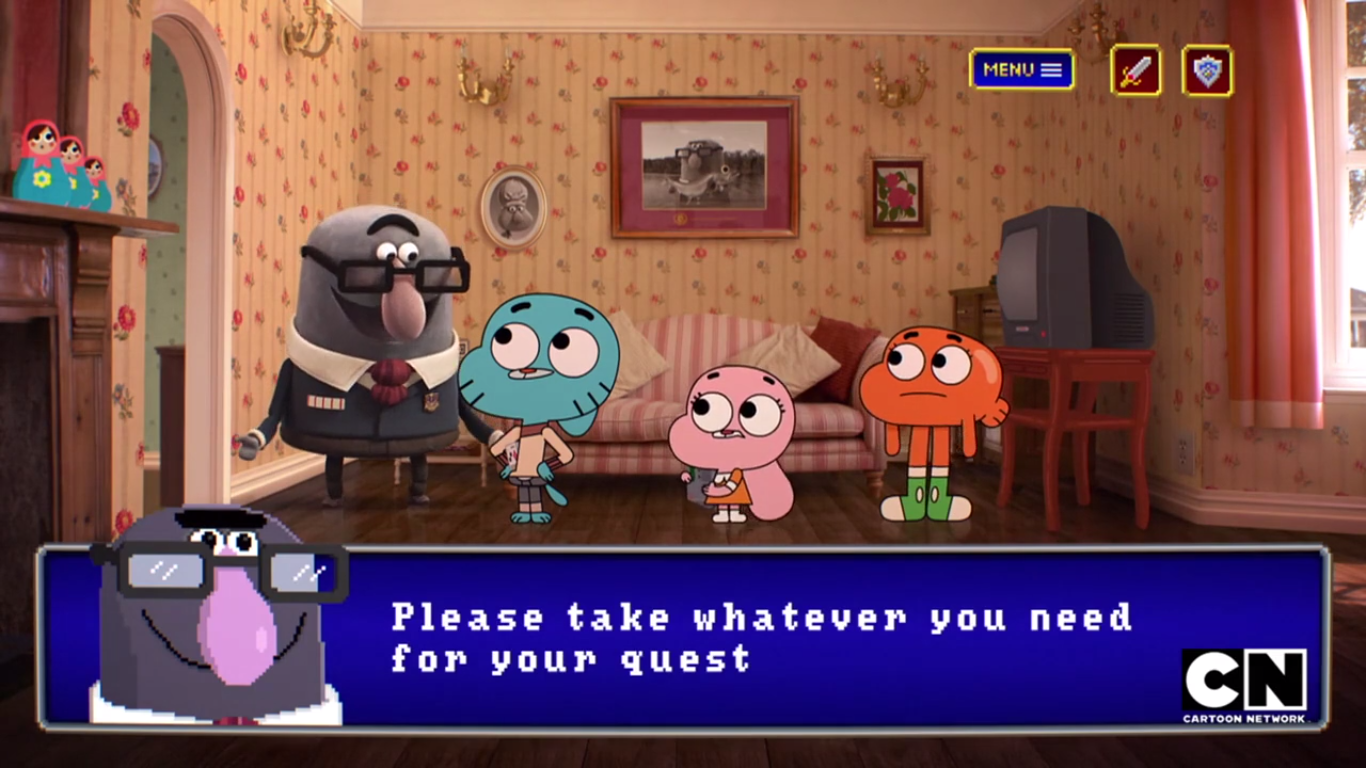Open the MENU button
The image size is (1366, 768).
pos(1021,70)
